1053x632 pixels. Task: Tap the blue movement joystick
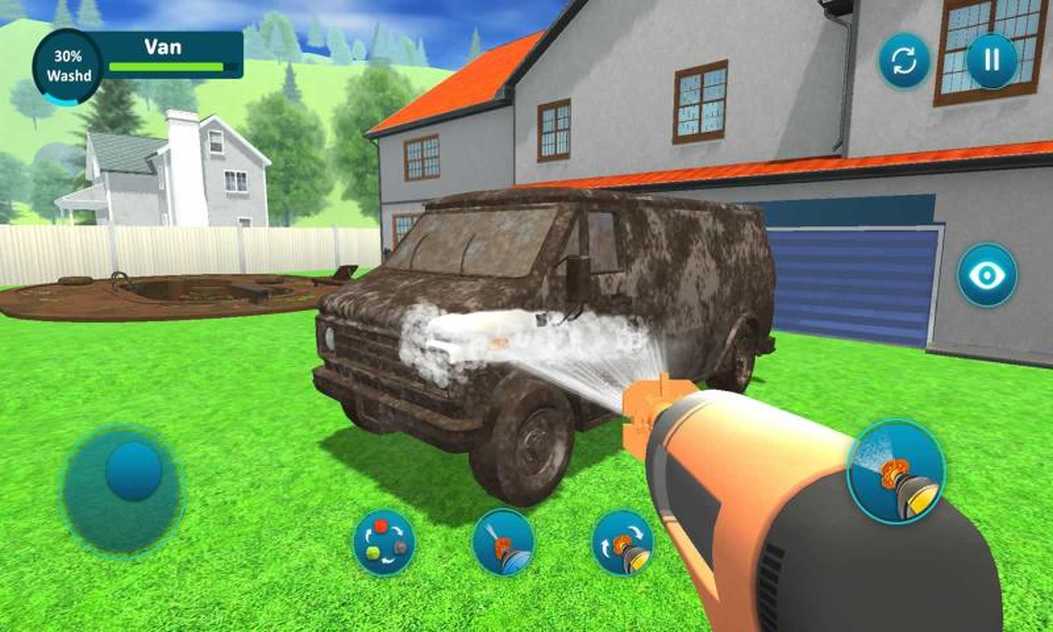pos(133,471)
